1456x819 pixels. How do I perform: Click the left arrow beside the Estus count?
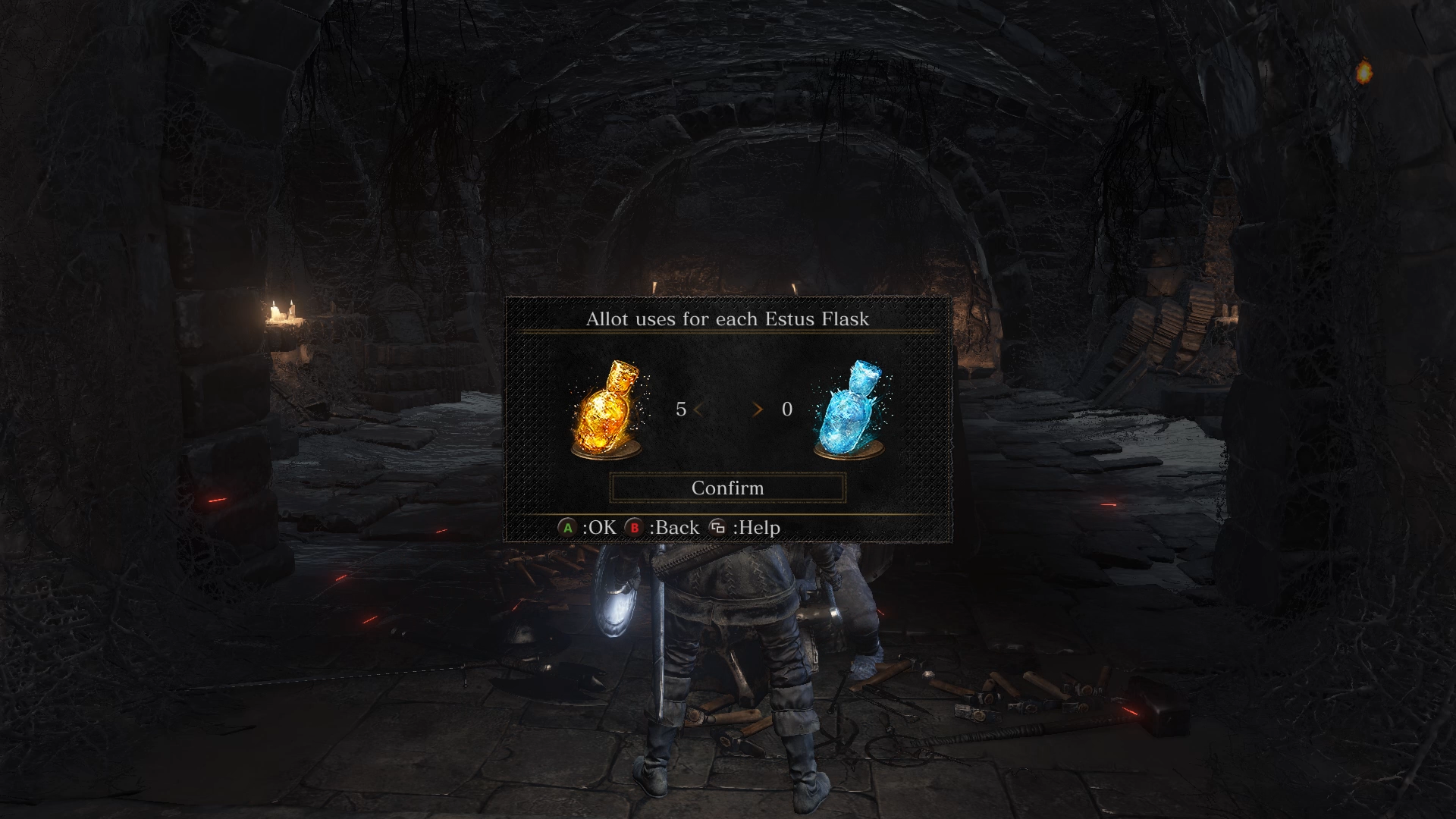point(698,409)
